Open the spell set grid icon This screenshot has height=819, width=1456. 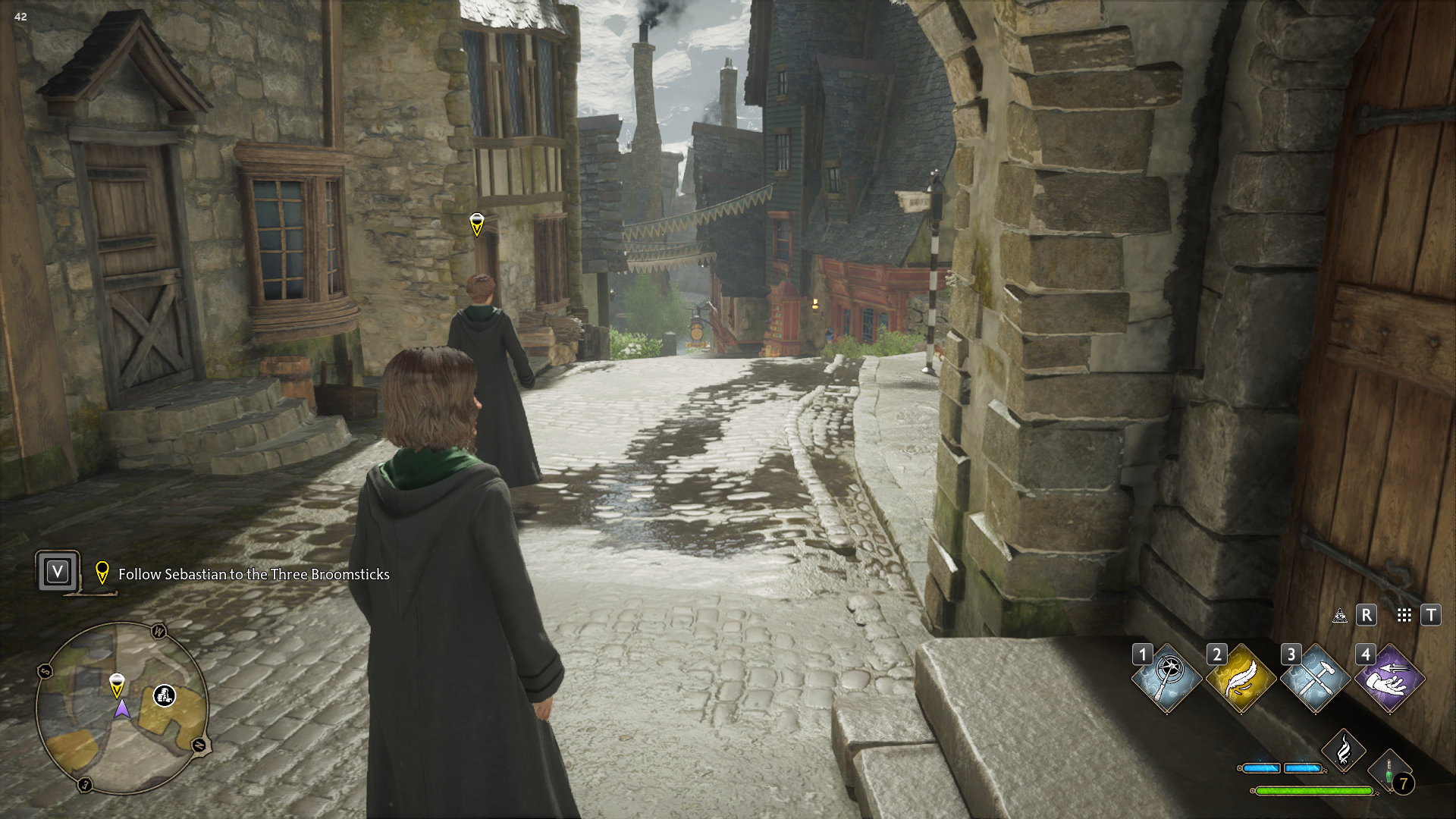tap(1404, 615)
